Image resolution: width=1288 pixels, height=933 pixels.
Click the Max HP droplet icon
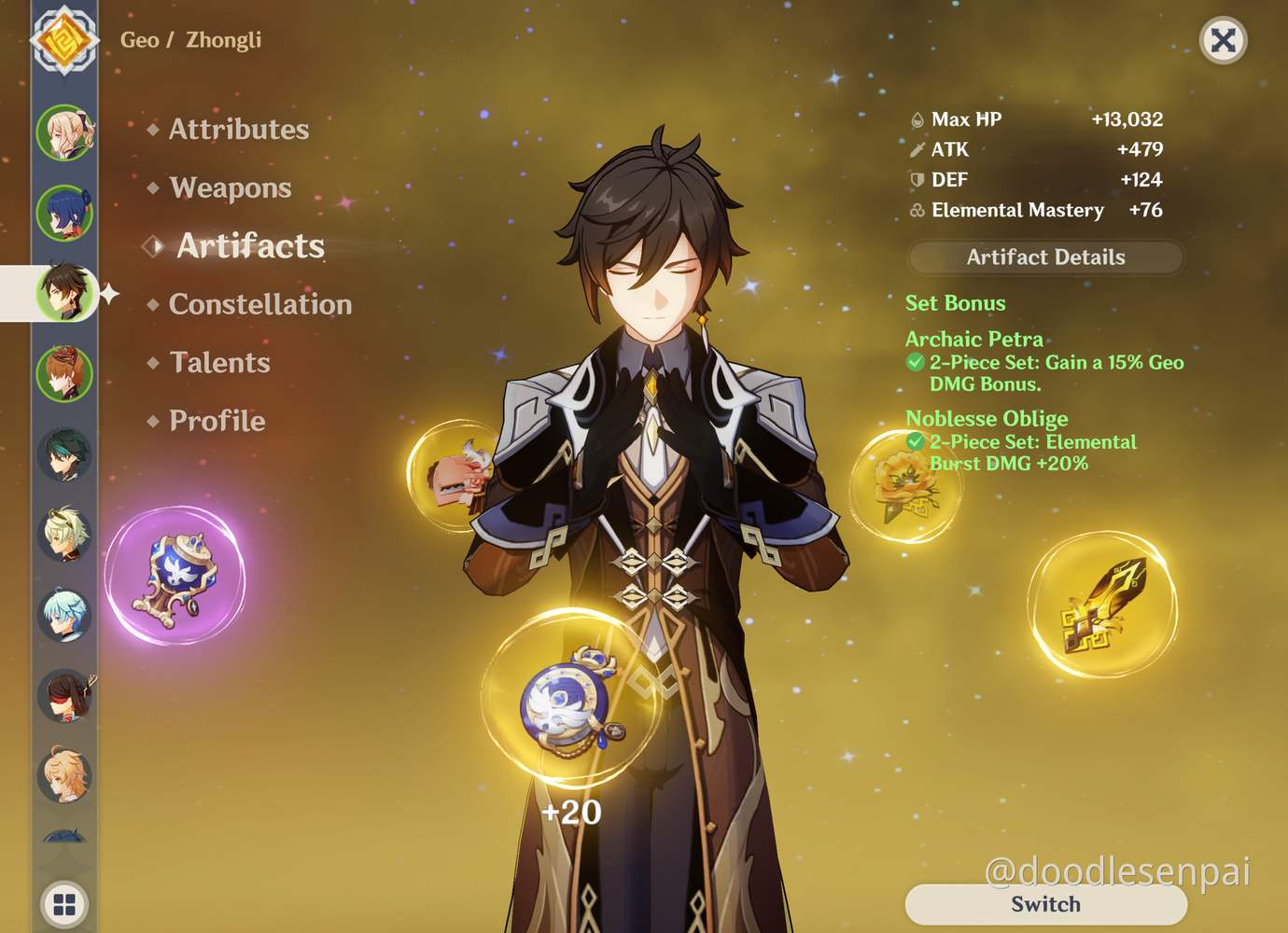point(916,118)
